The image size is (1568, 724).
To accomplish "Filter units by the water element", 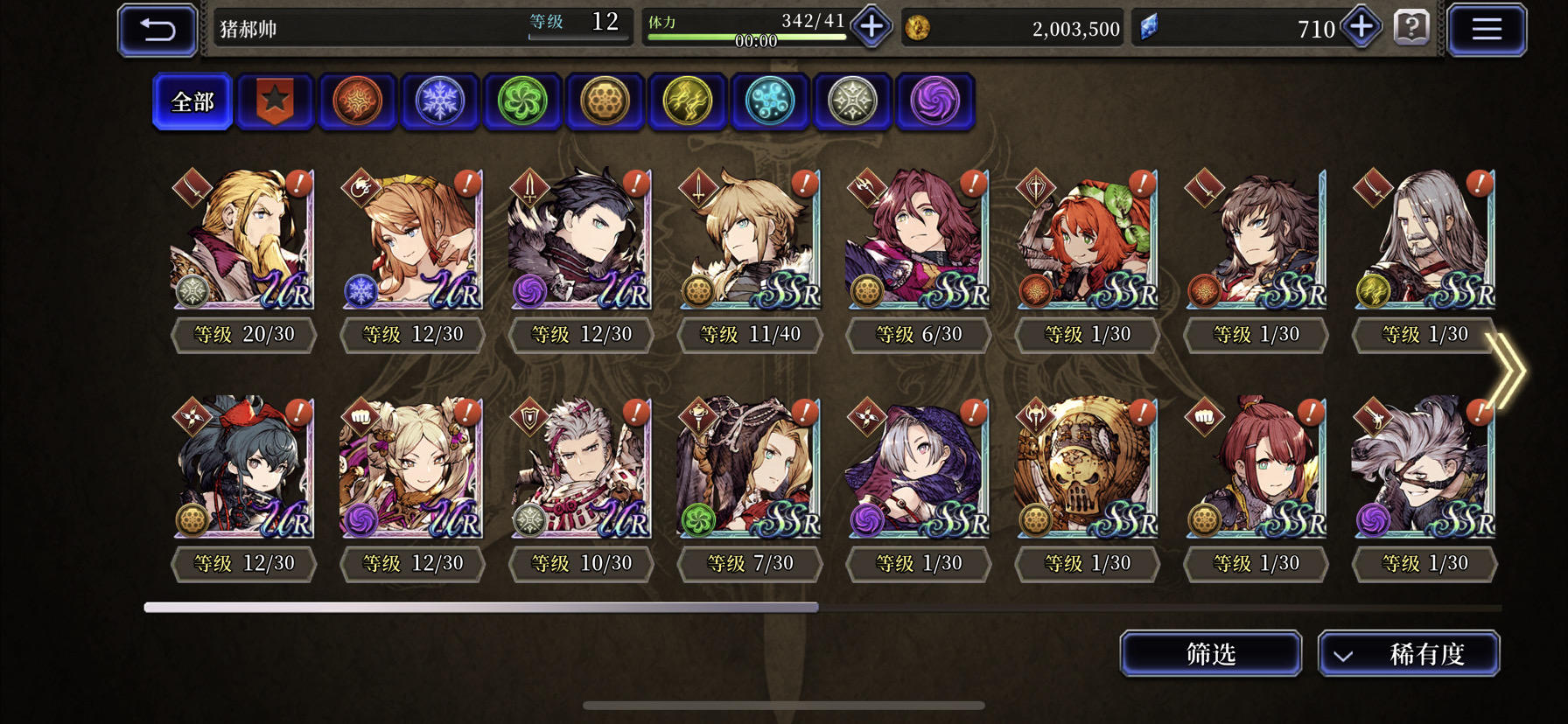I will [770, 101].
